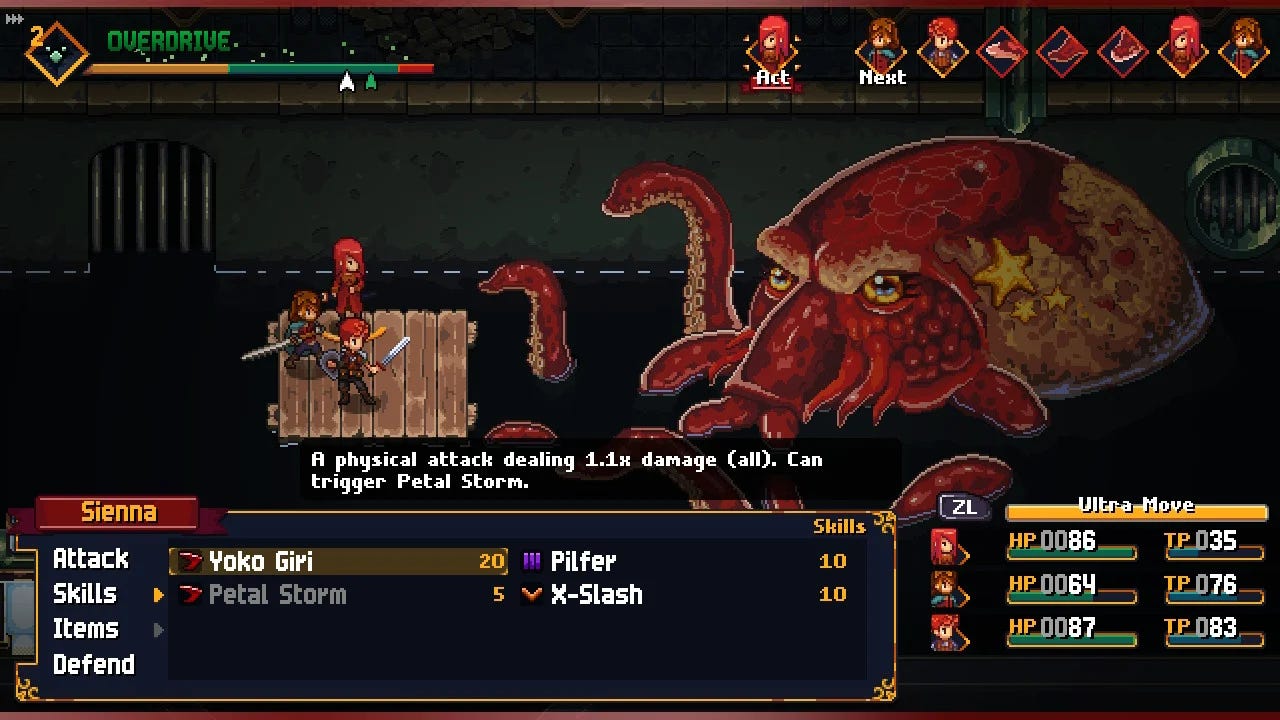Open the Items command menu
The image size is (1280, 720).
pos(86,629)
